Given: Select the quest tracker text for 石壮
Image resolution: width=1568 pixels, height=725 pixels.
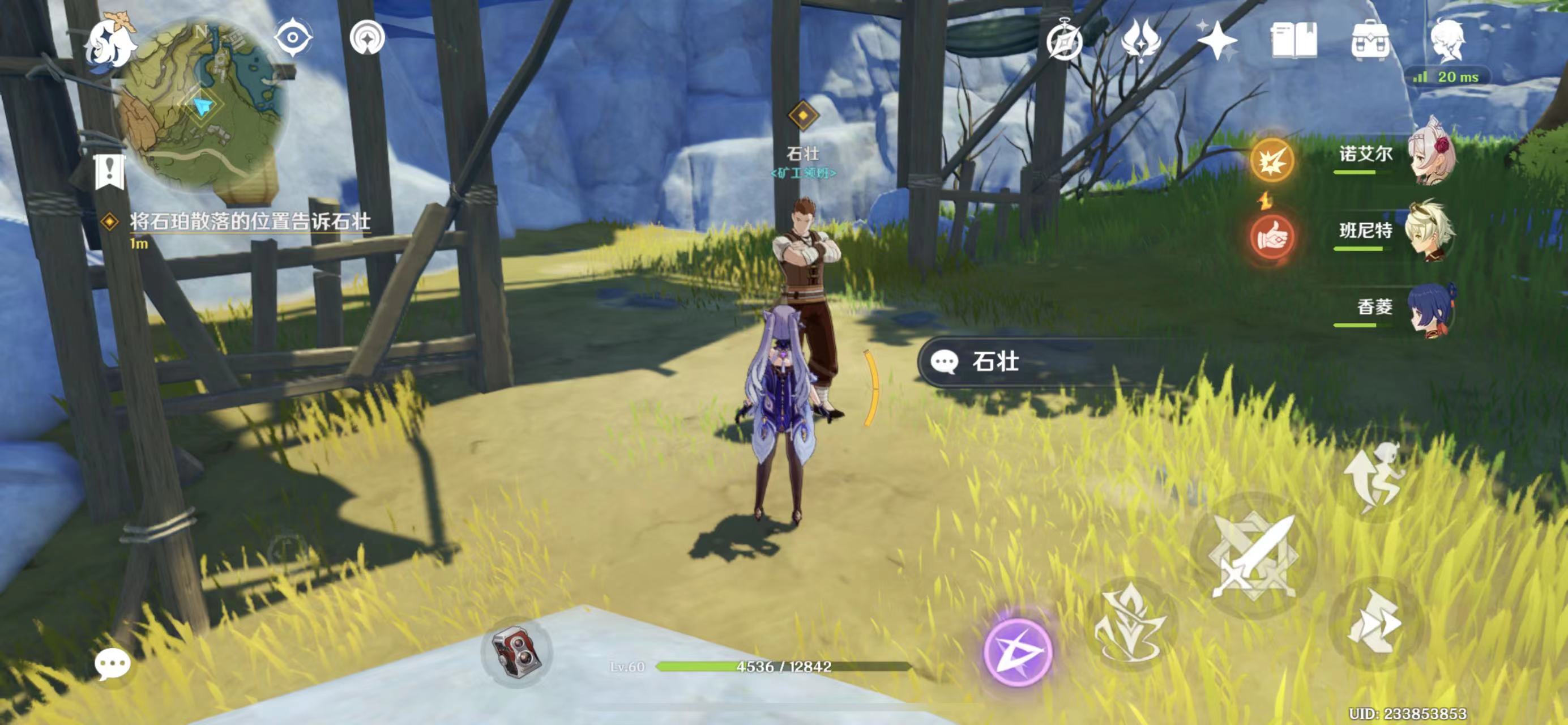Looking at the screenshot, I should [x=250, y=222].
